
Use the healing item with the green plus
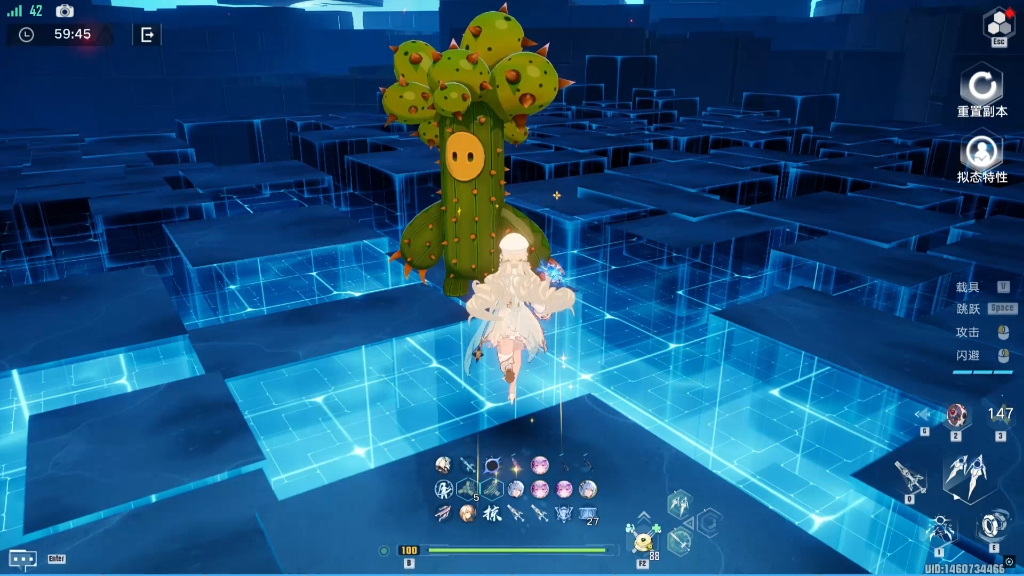point(641,541)
